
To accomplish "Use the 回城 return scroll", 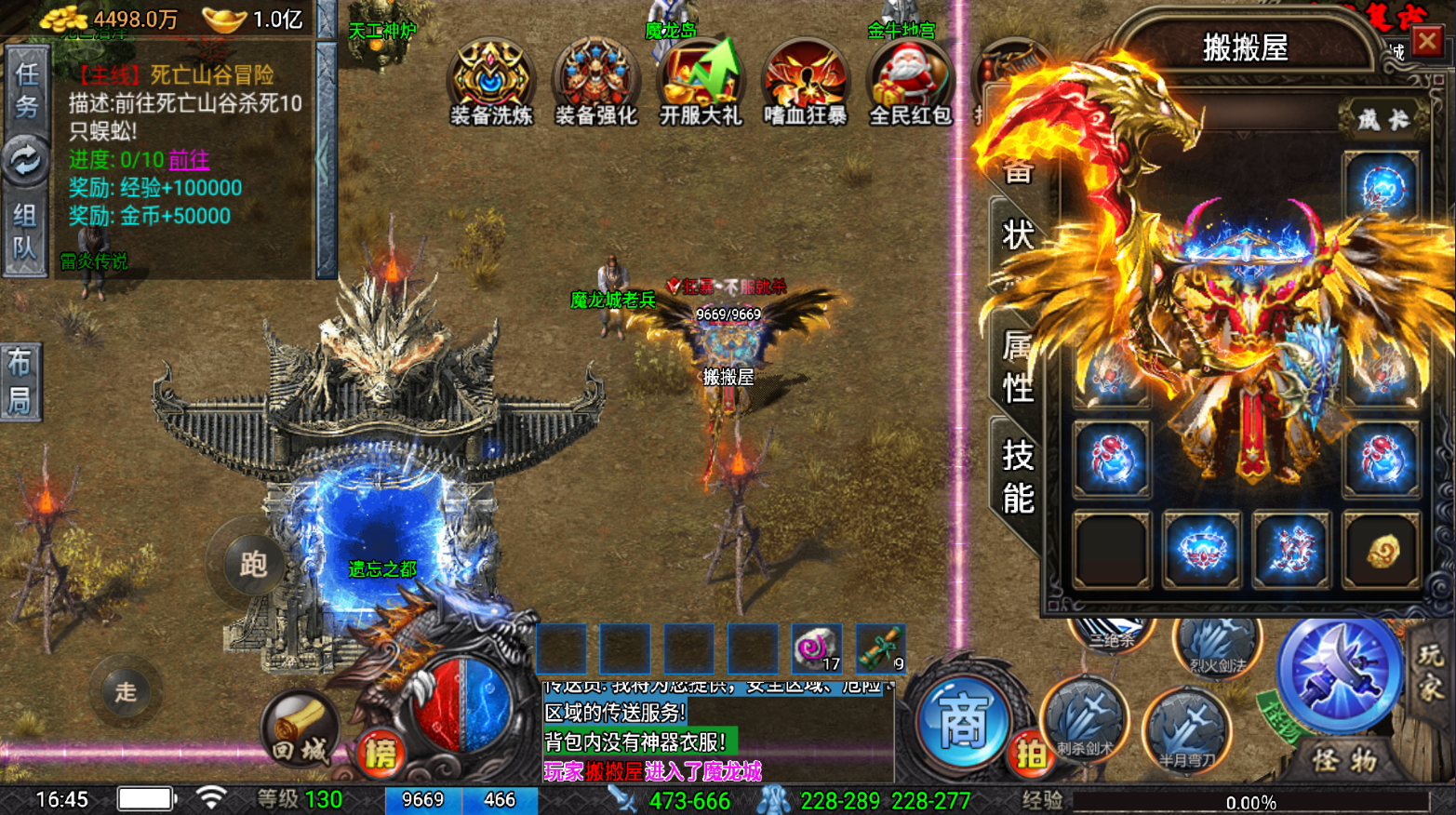I will pyautogui.click(x=300, y=732).
